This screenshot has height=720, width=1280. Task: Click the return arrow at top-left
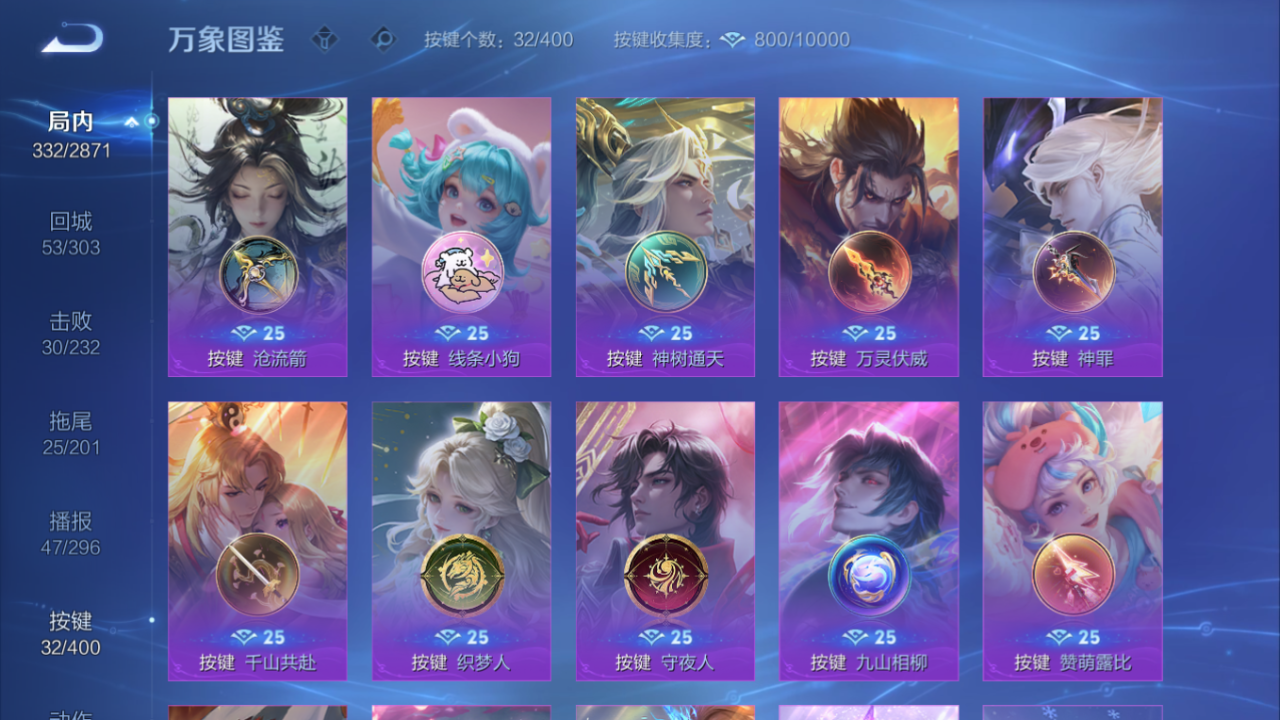[70, 37]
